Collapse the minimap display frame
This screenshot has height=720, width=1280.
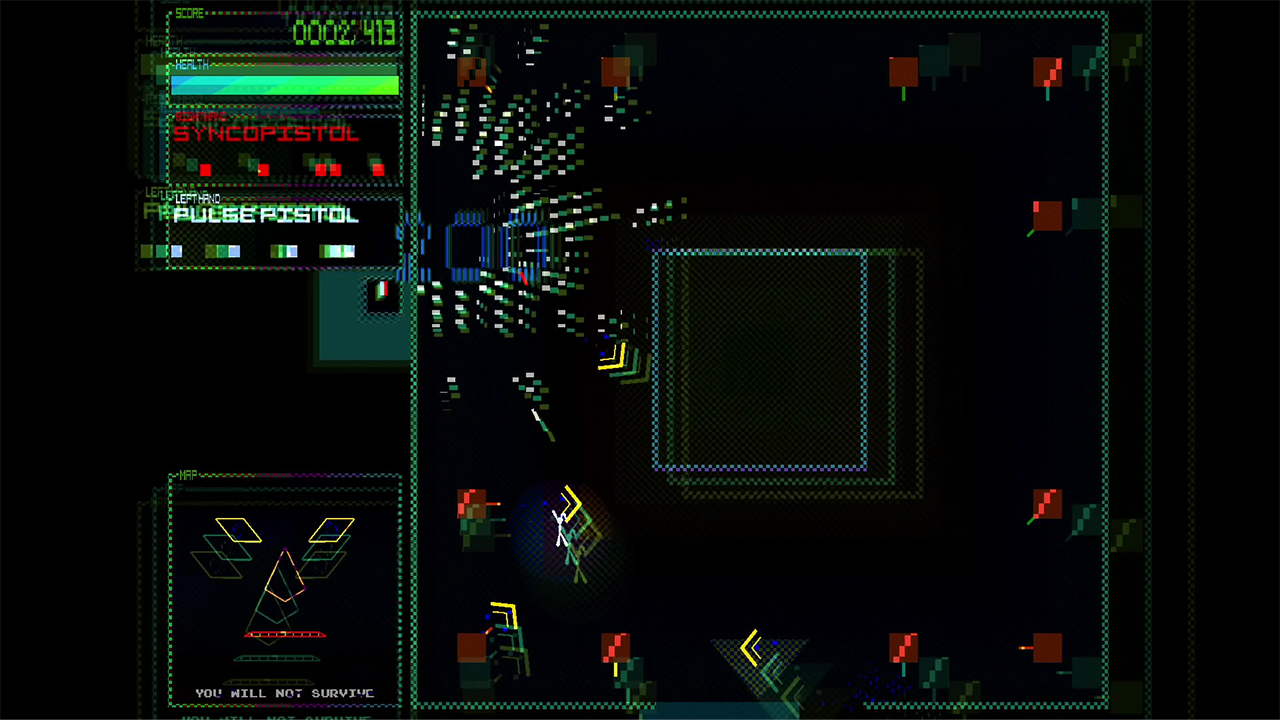[285, 590]
